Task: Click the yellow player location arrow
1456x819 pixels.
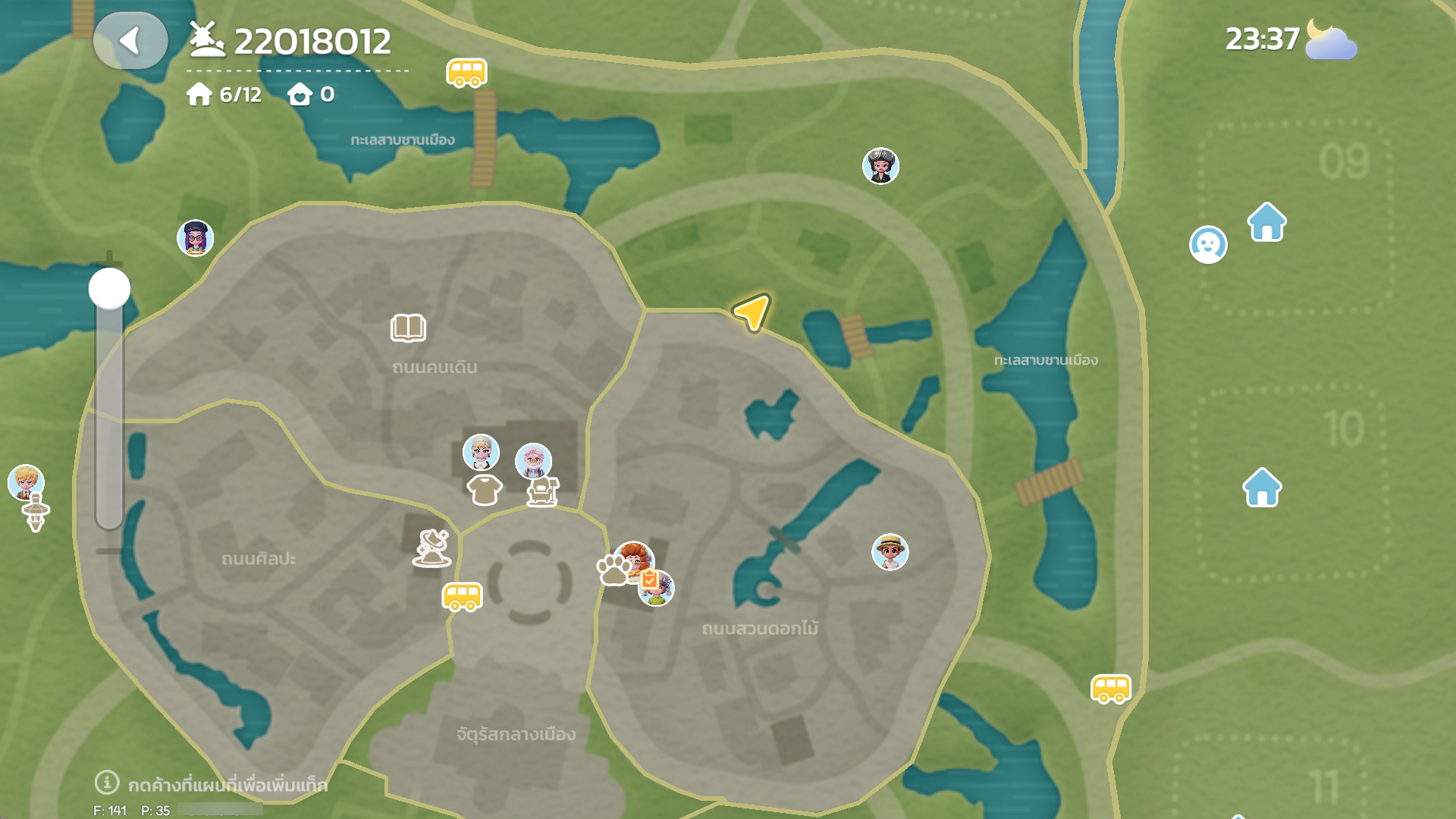Action: point(752,312)
